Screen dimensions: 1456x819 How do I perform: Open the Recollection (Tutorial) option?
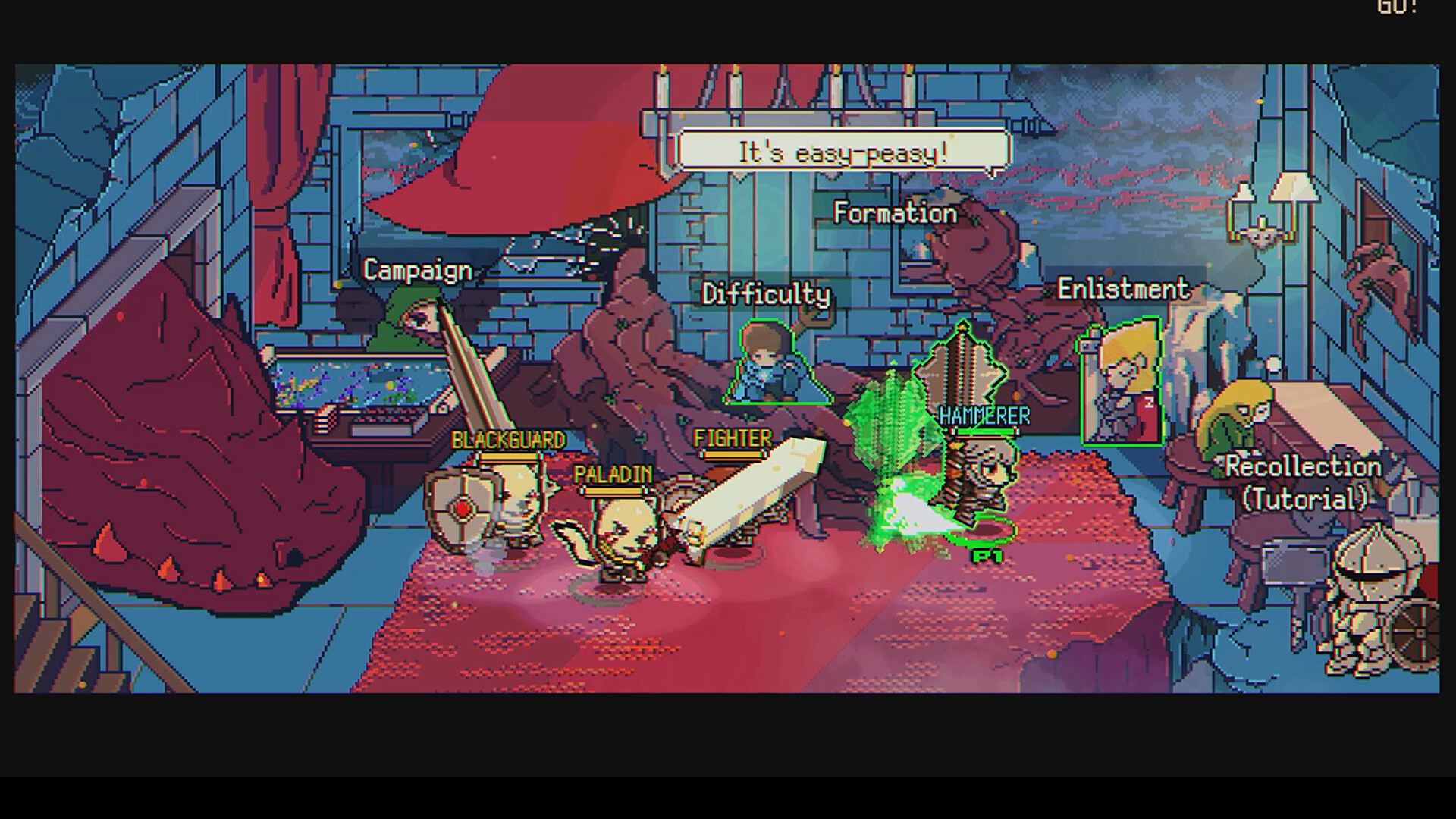tap(1303, 483)
